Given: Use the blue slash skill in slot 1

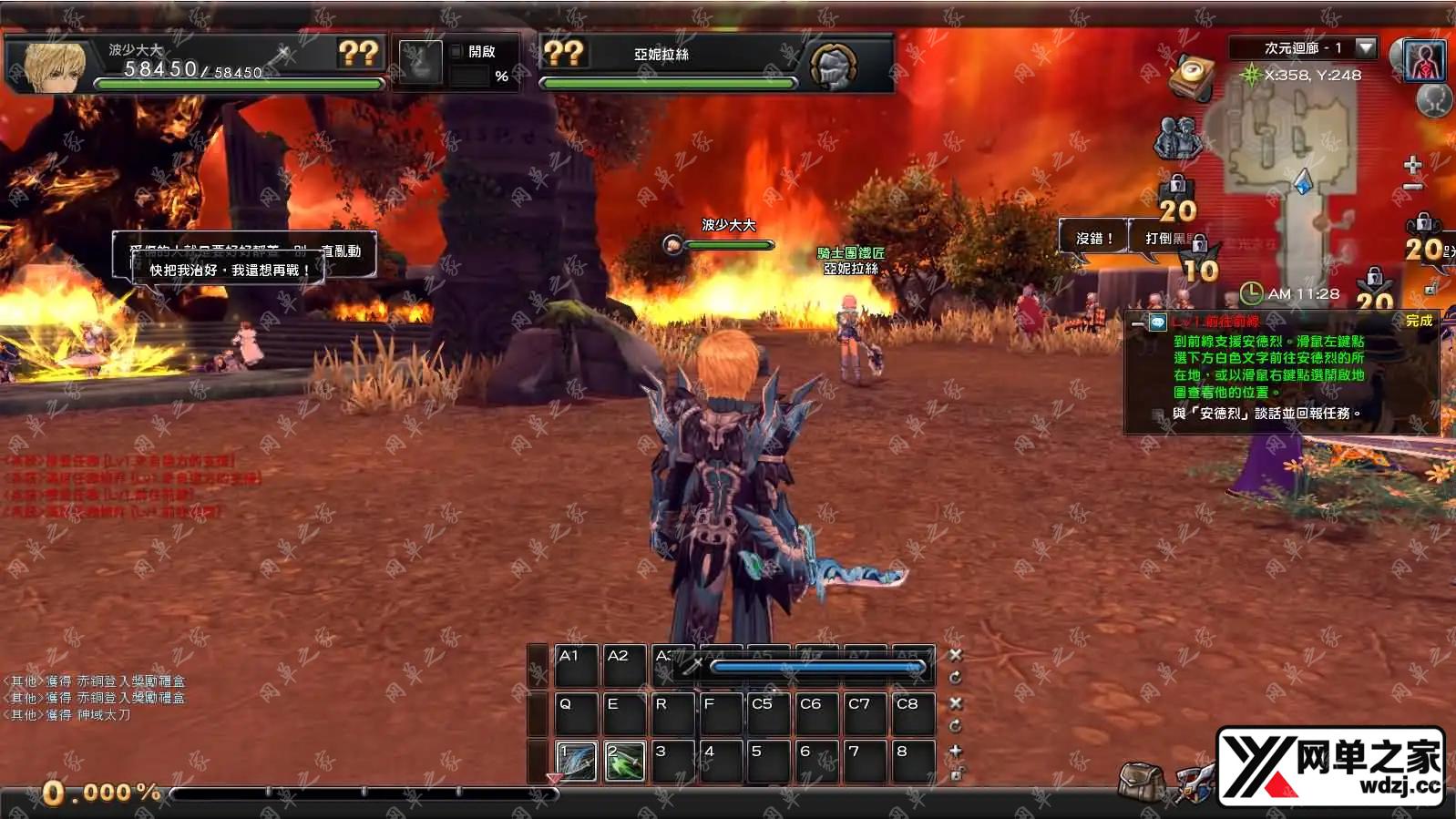Looking at the screenshot, I should point(576,761).
